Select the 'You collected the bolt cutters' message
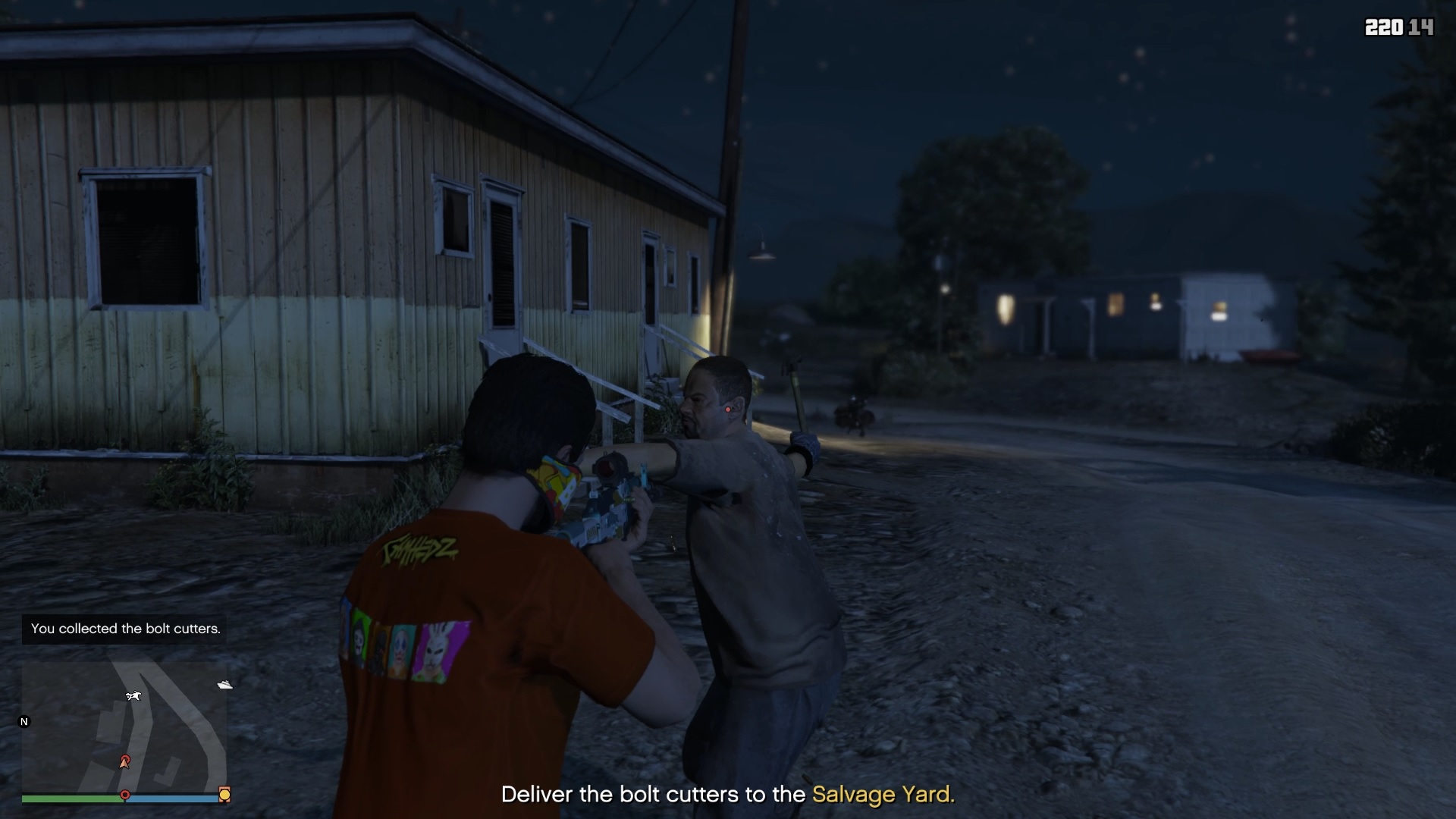This screenshot has width=1456, height=819. coord(124,629)
